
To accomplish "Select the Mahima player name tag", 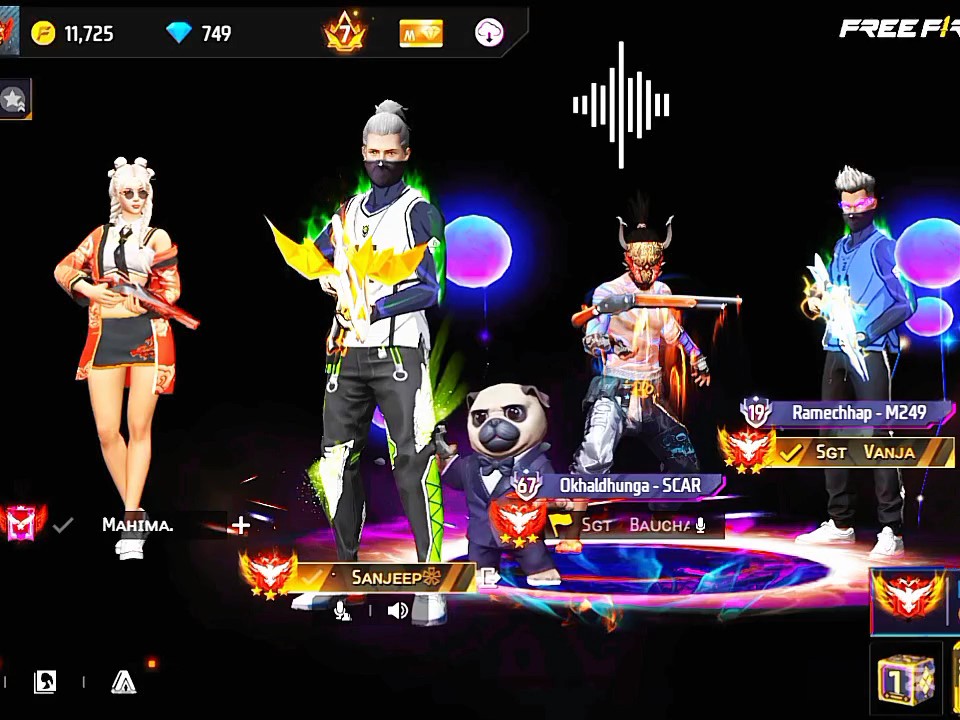I will (x=138, y=525).
